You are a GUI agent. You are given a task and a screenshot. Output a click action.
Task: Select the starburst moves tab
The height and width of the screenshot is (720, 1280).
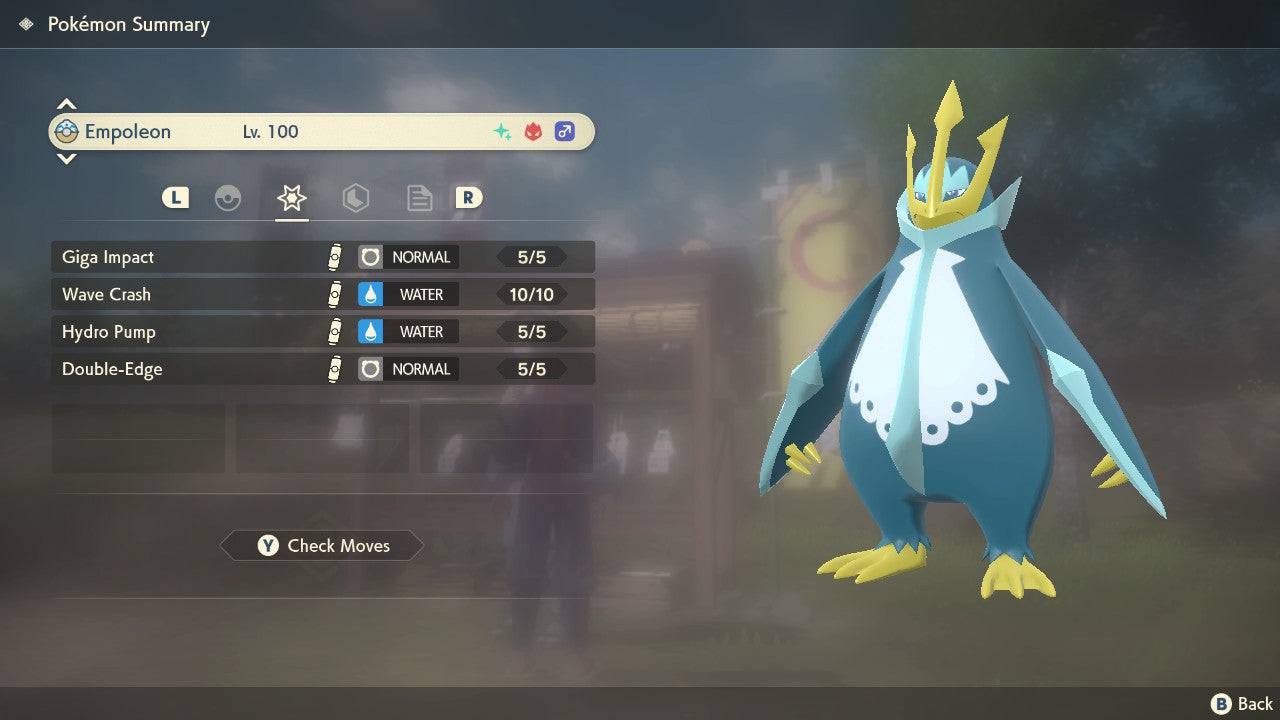click(x=292, y=198)
